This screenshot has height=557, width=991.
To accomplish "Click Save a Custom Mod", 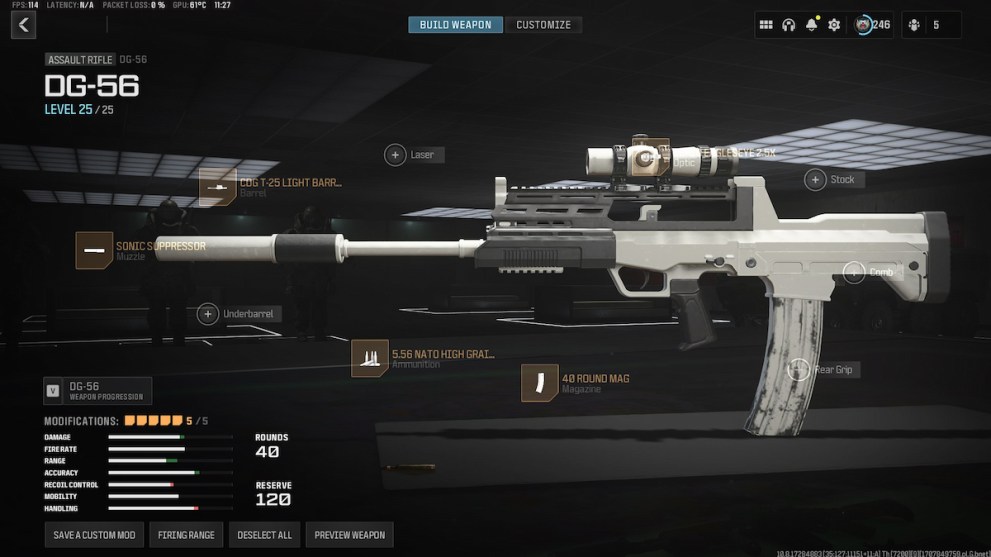I will click(95, 535).
